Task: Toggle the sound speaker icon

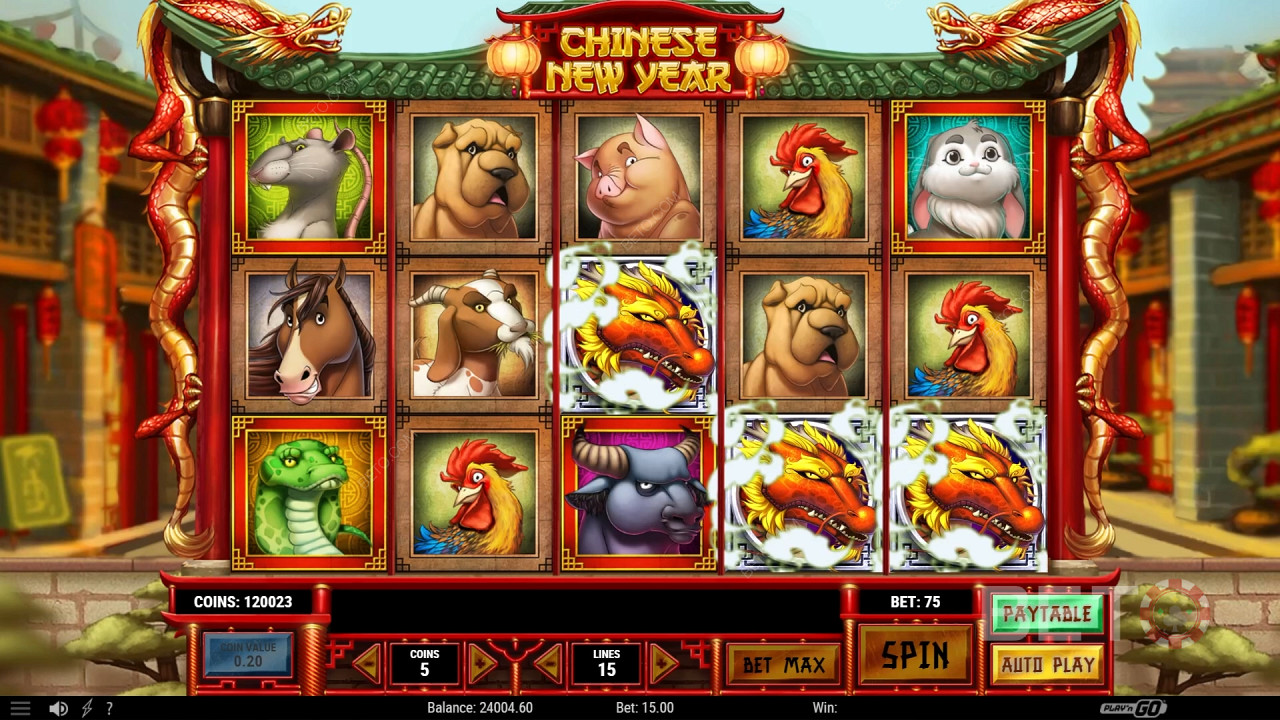Action: point(59,708)
